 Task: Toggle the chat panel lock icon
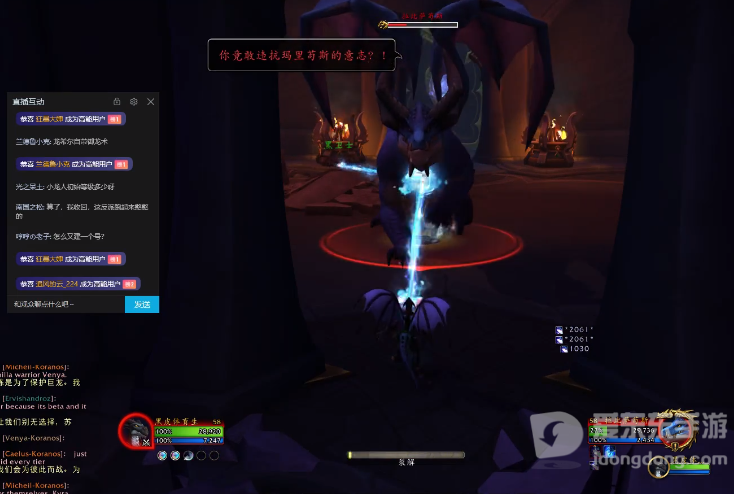tap(117, 102)
